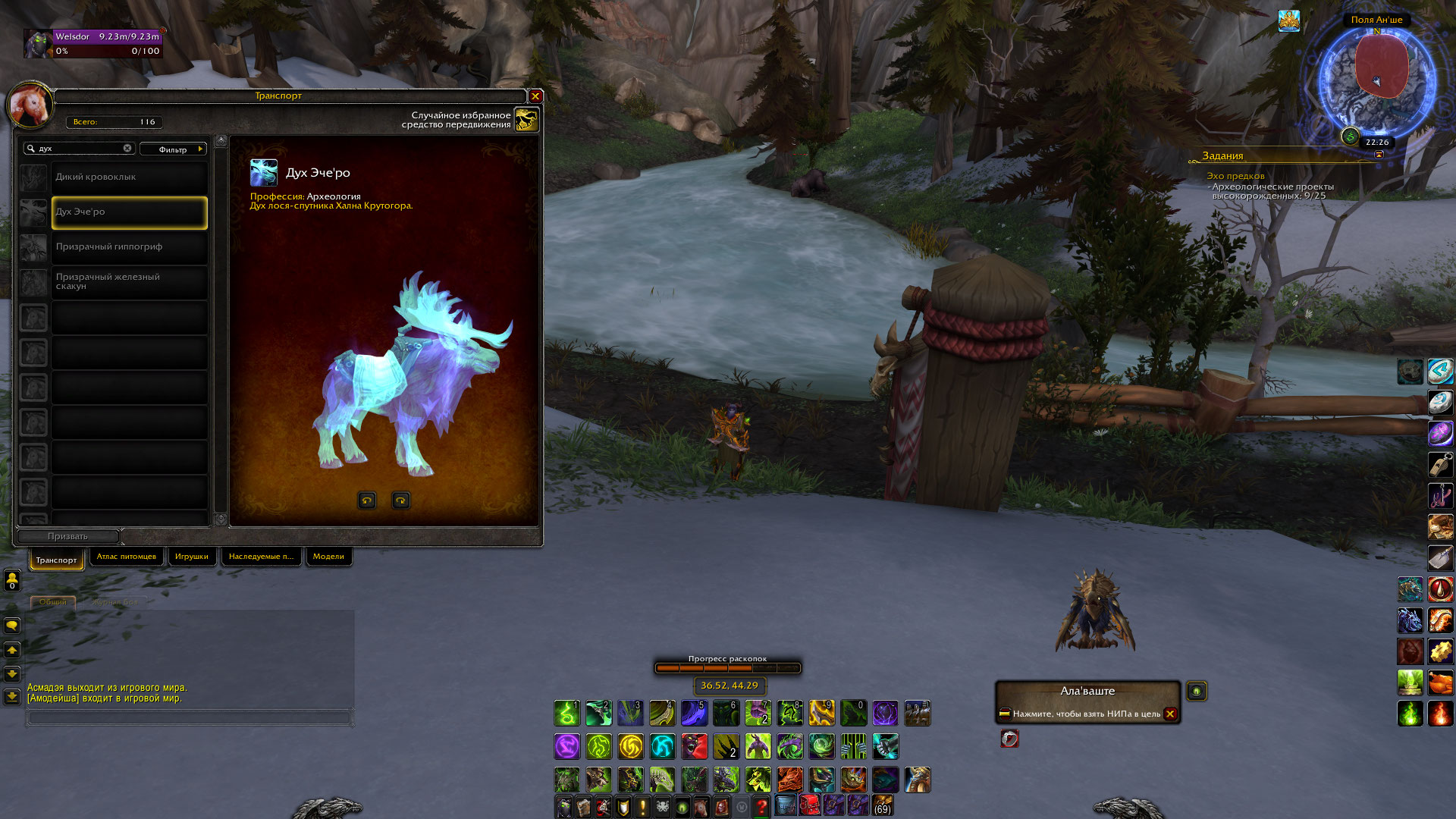Viewport: 1456px width, 819px height.
Task: Summon the mount with Призвать button
Action: (x=67, y=536)
